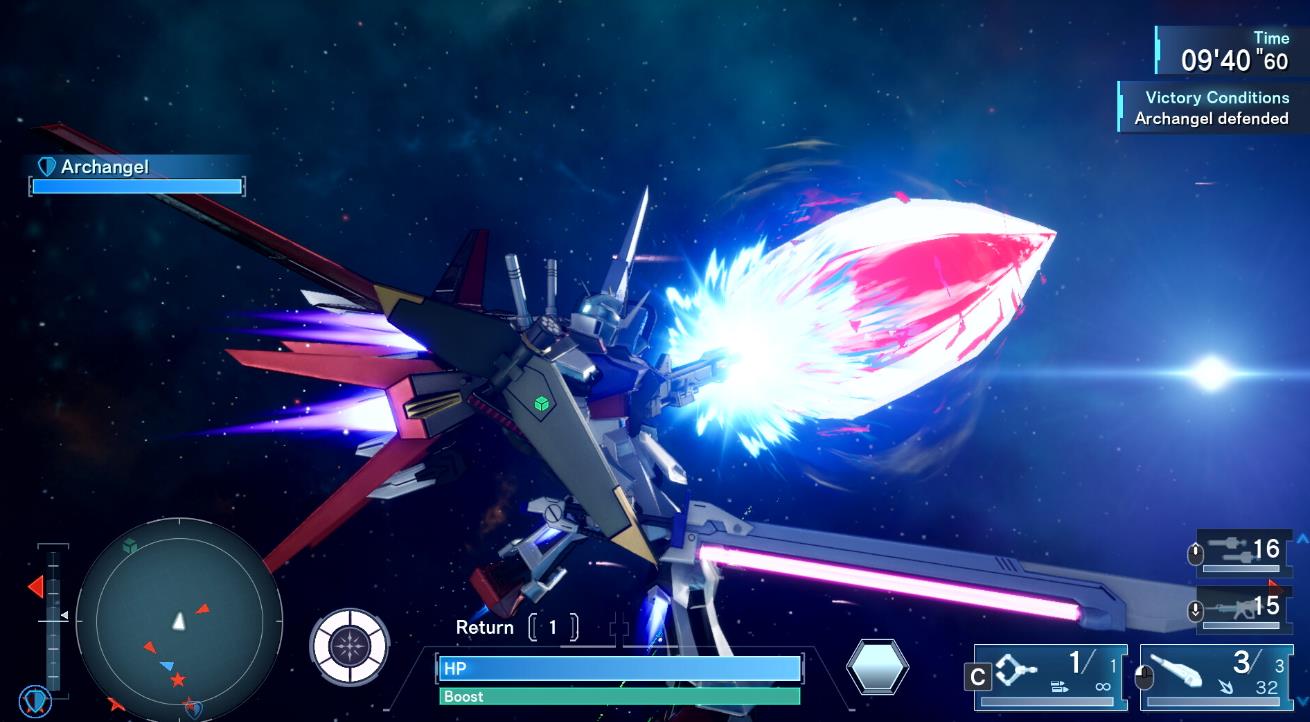This screenshot has height=722, width=1310.
Task: Click the up arrow above weapon list
Action: pos(1302,539)
